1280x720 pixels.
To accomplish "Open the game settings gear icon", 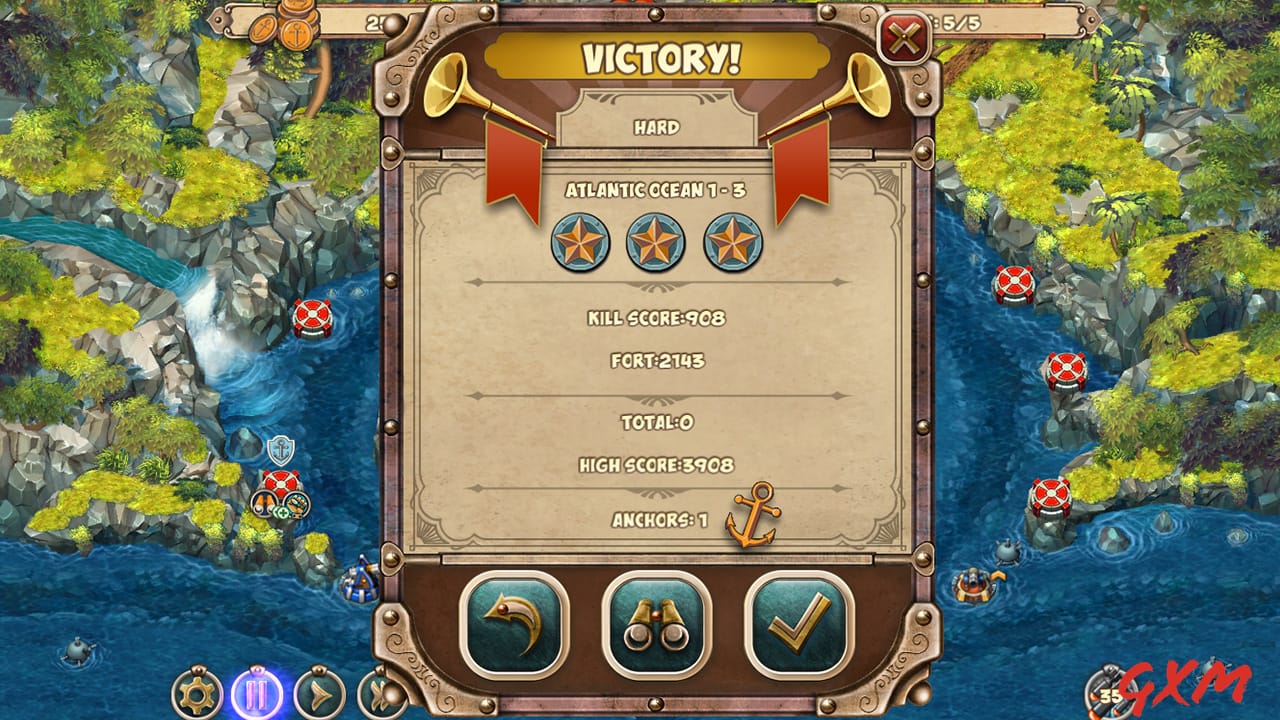I will click(197, 692).
